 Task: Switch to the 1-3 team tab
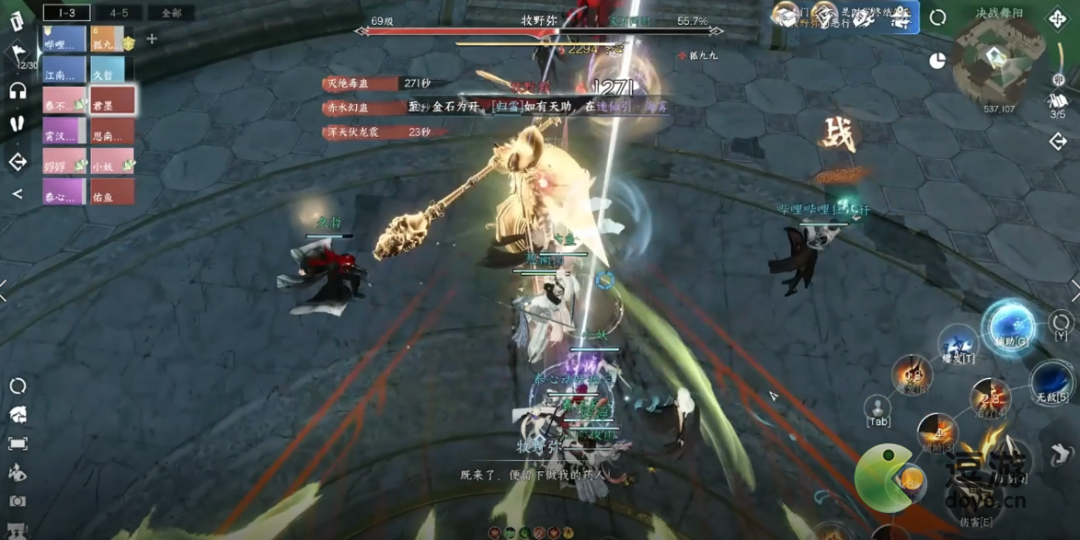(x=67, y=13)
